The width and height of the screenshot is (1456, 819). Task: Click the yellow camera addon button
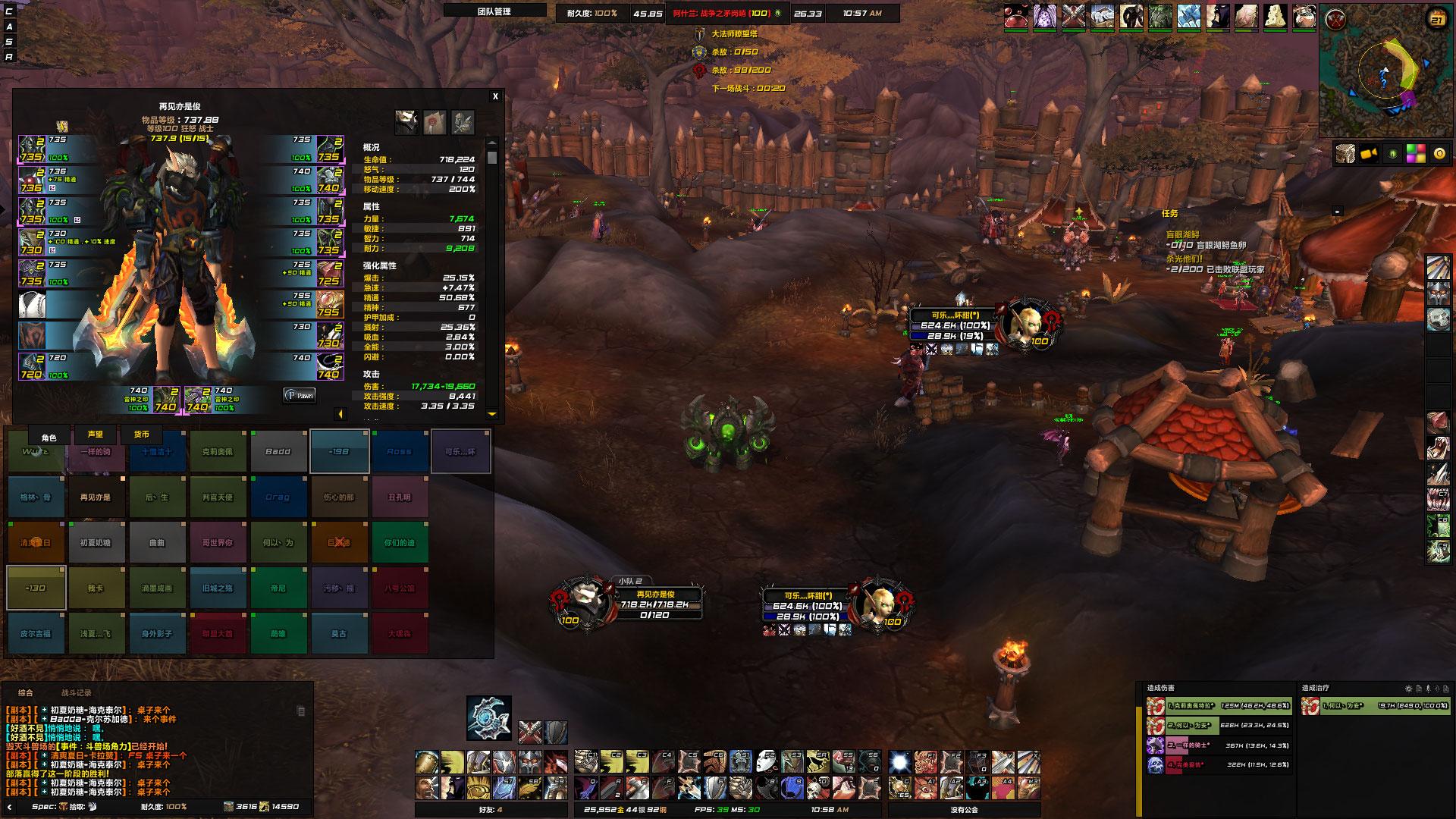click(1369, 154)
